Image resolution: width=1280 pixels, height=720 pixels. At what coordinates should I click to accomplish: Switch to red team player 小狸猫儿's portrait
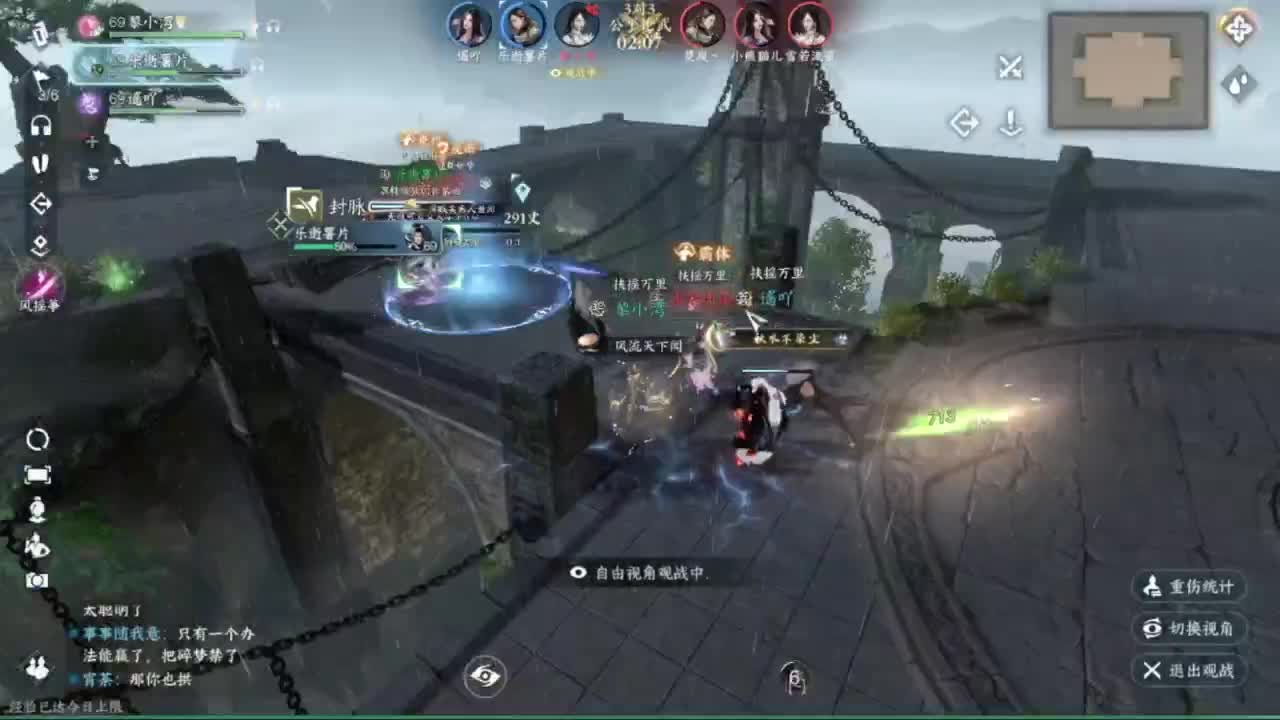pyautogui.click(x=759, y=27)
